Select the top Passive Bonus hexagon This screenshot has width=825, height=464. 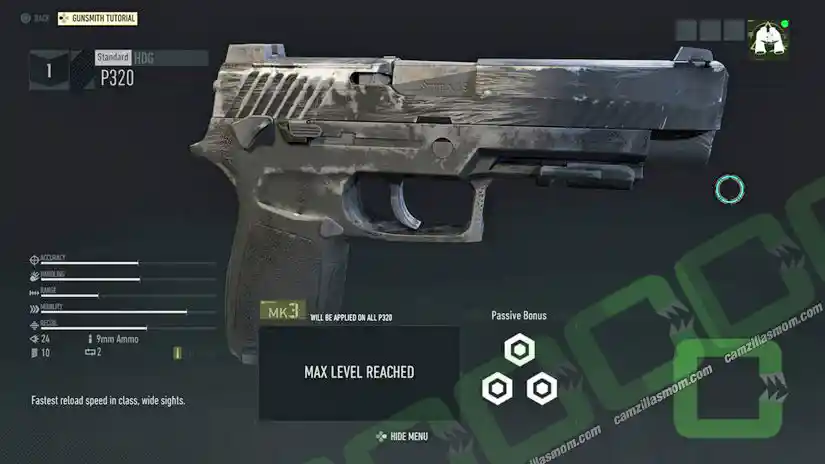pyautogui.click(x=519, y=349)
